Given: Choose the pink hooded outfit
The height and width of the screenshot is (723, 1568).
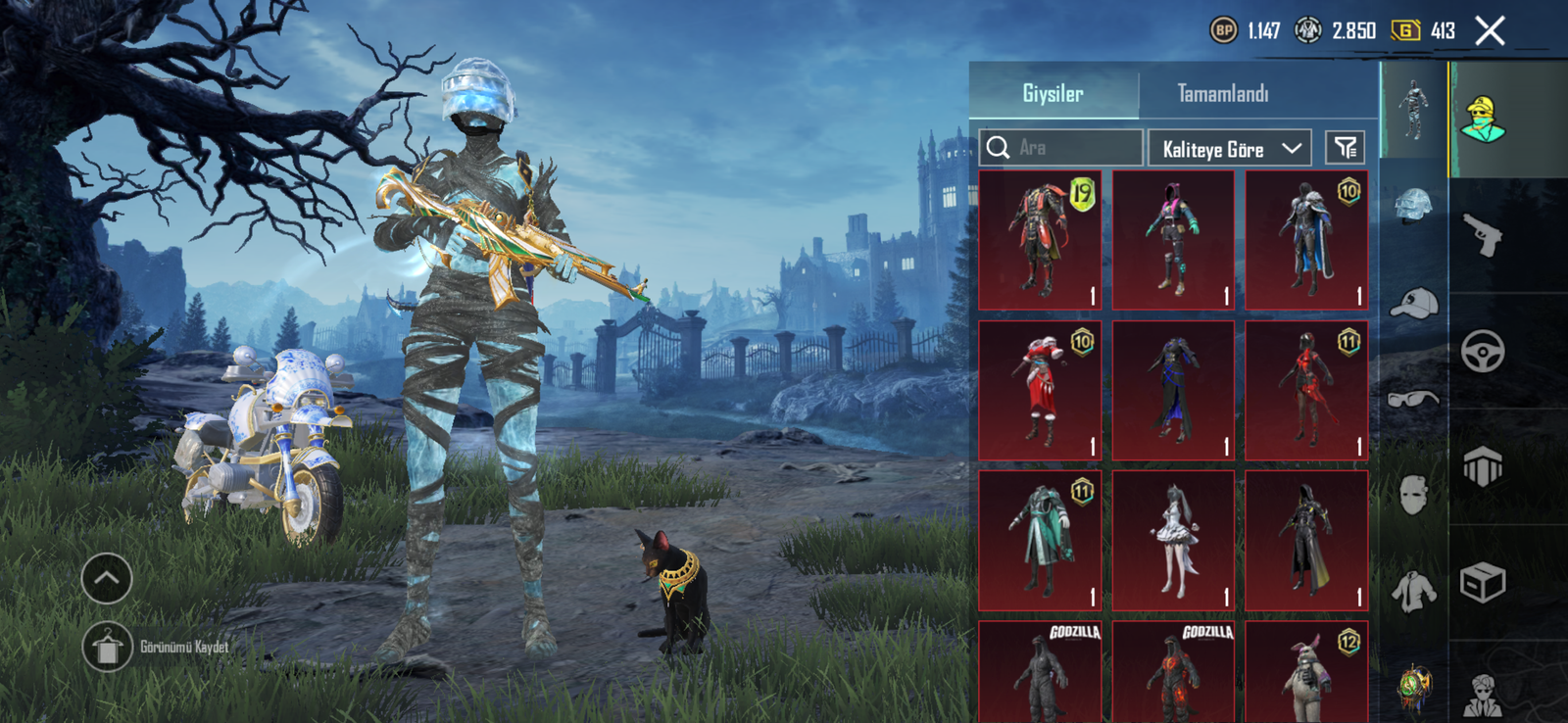Looking at the screenshot, I should [1173, 240].
